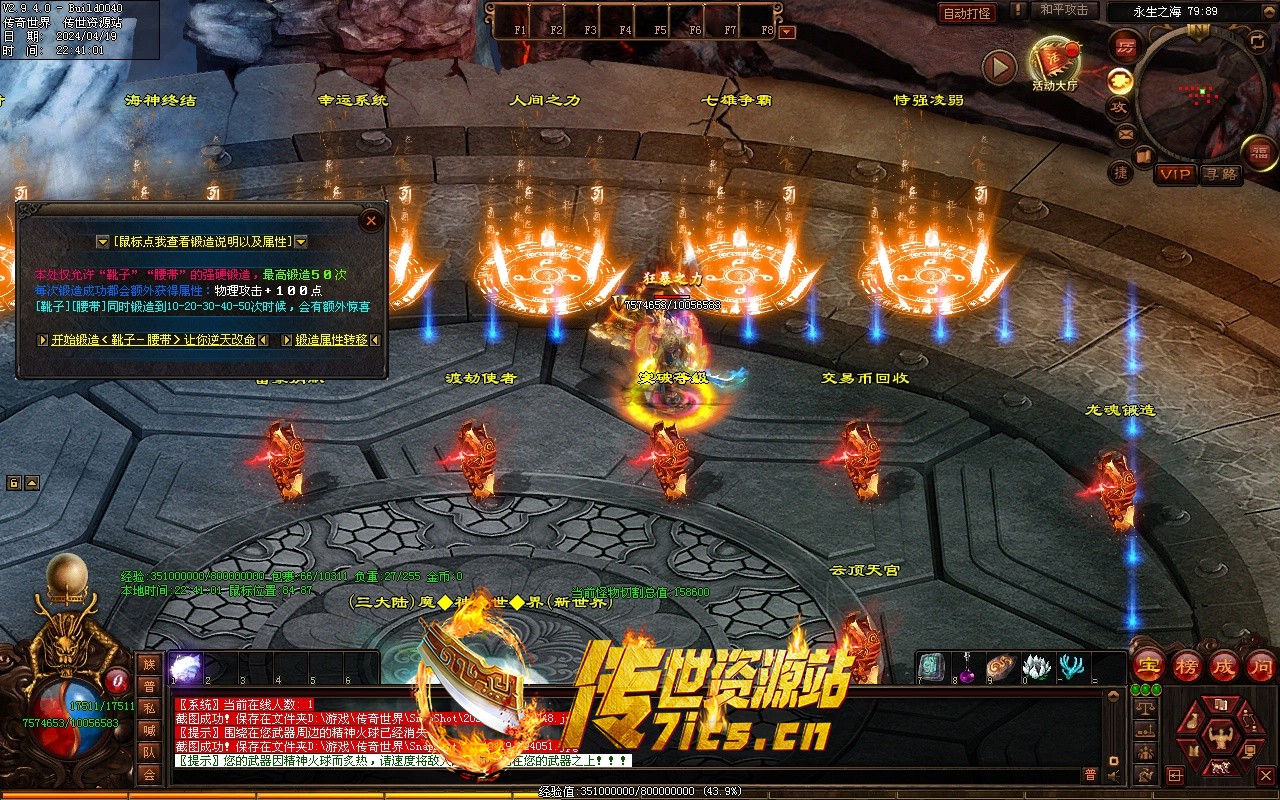Toggle the 自动打怪 auto-fight button

tap(967, 13)
